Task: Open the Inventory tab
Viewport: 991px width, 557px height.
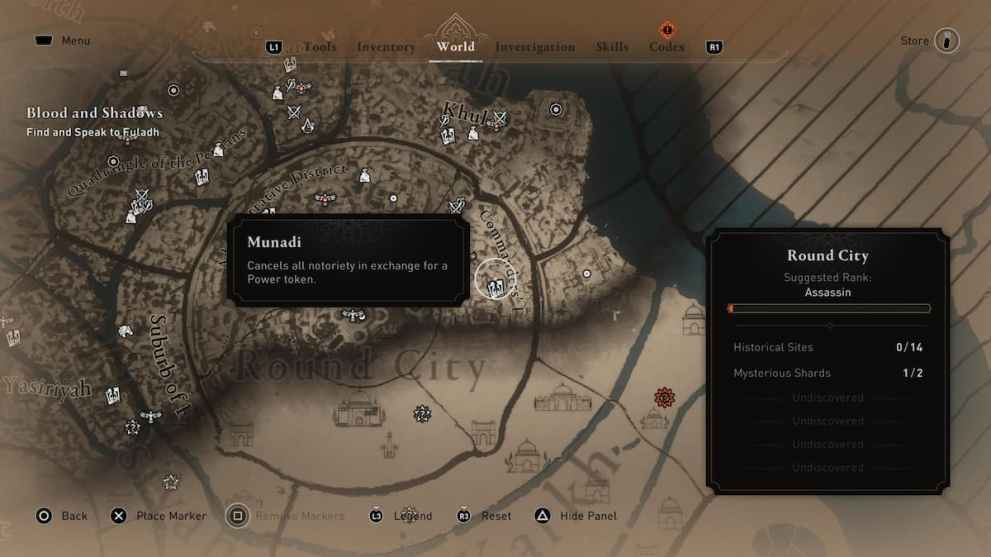Action: tap(386, 47)
